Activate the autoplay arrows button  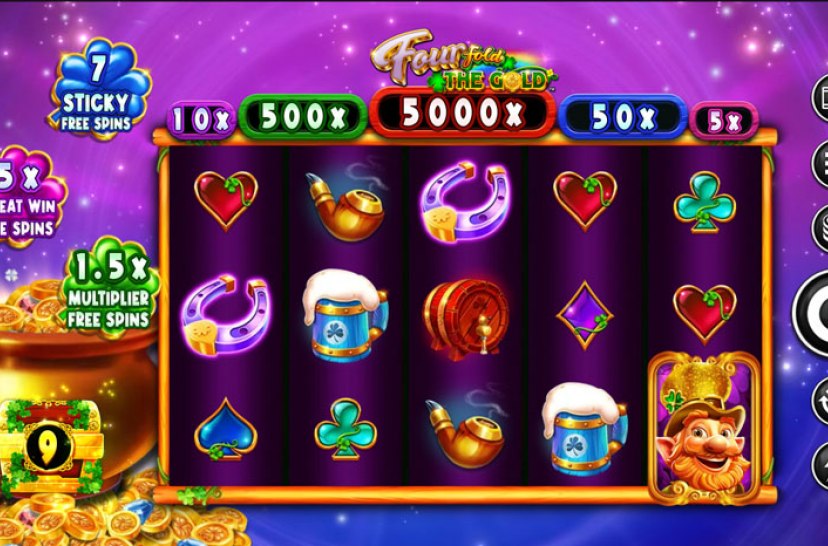point(820,401)
